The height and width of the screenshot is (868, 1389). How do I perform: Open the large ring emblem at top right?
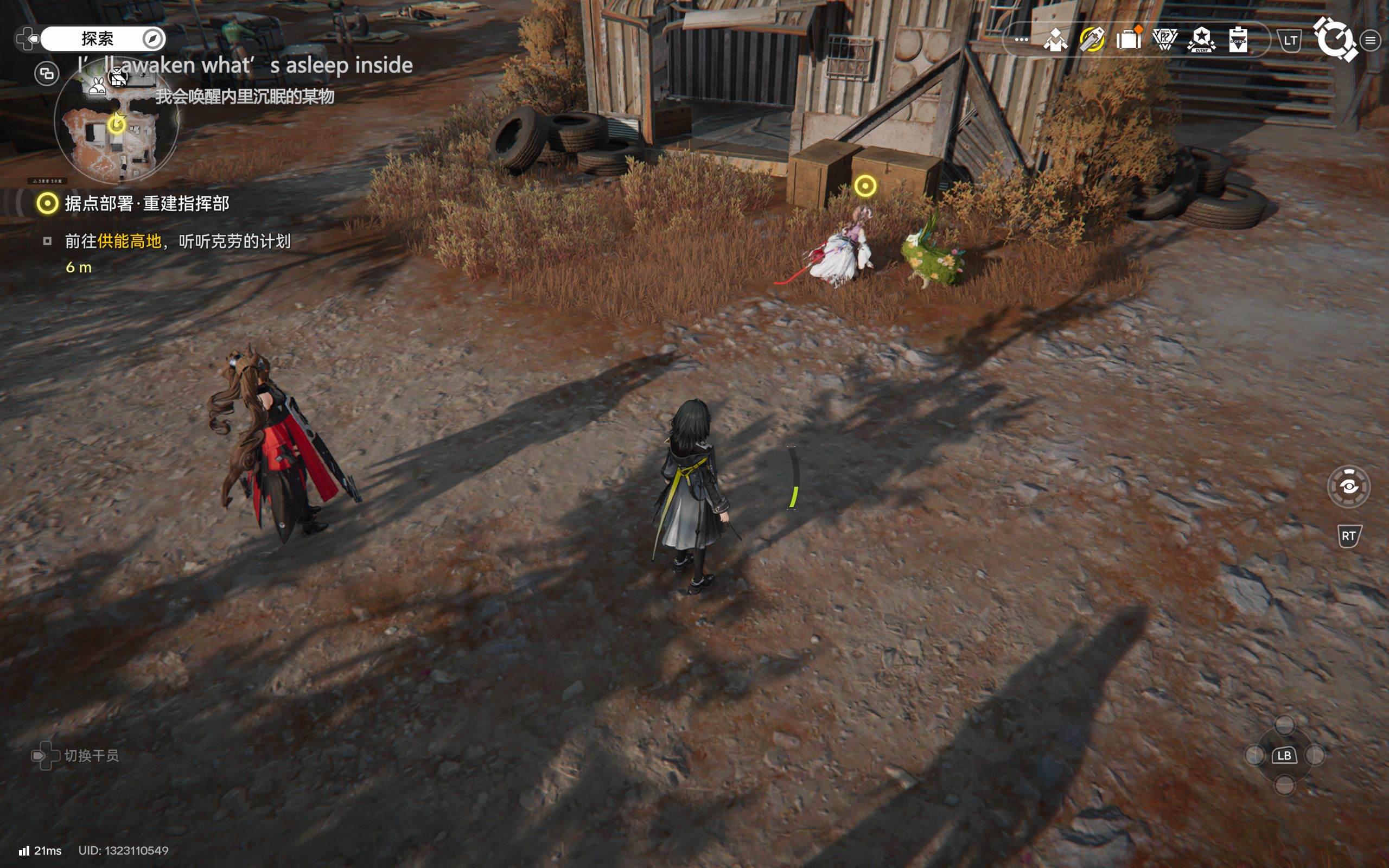pos(1336,39)
